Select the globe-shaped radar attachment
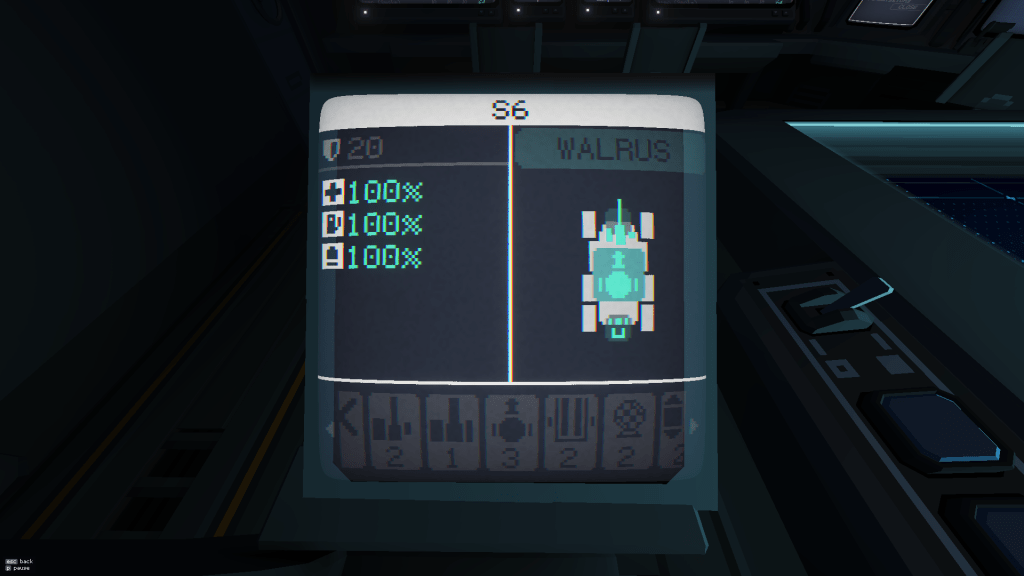This screenshot has height=576, width=1024. [x=630, y=430]
